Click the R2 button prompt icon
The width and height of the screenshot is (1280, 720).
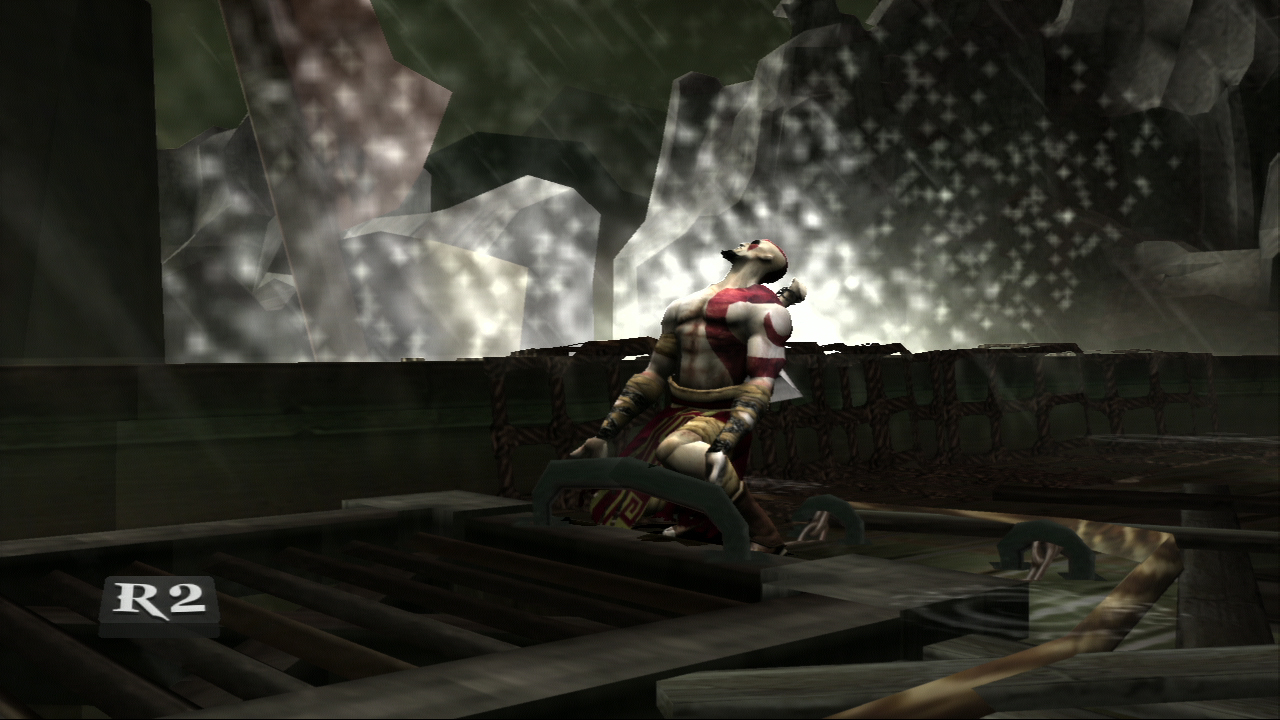[160, 600]
